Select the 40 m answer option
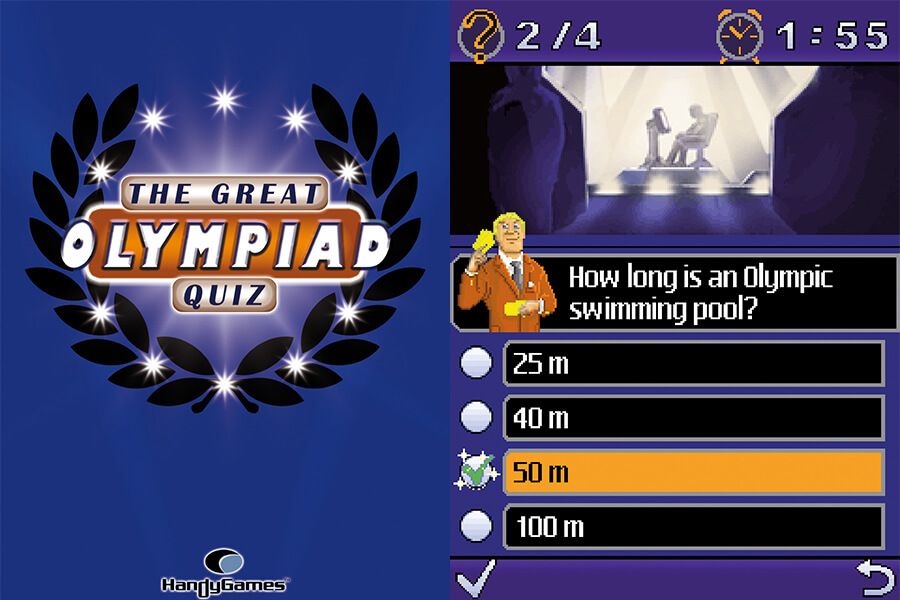 pyautogui.click(x=693, y=418)
